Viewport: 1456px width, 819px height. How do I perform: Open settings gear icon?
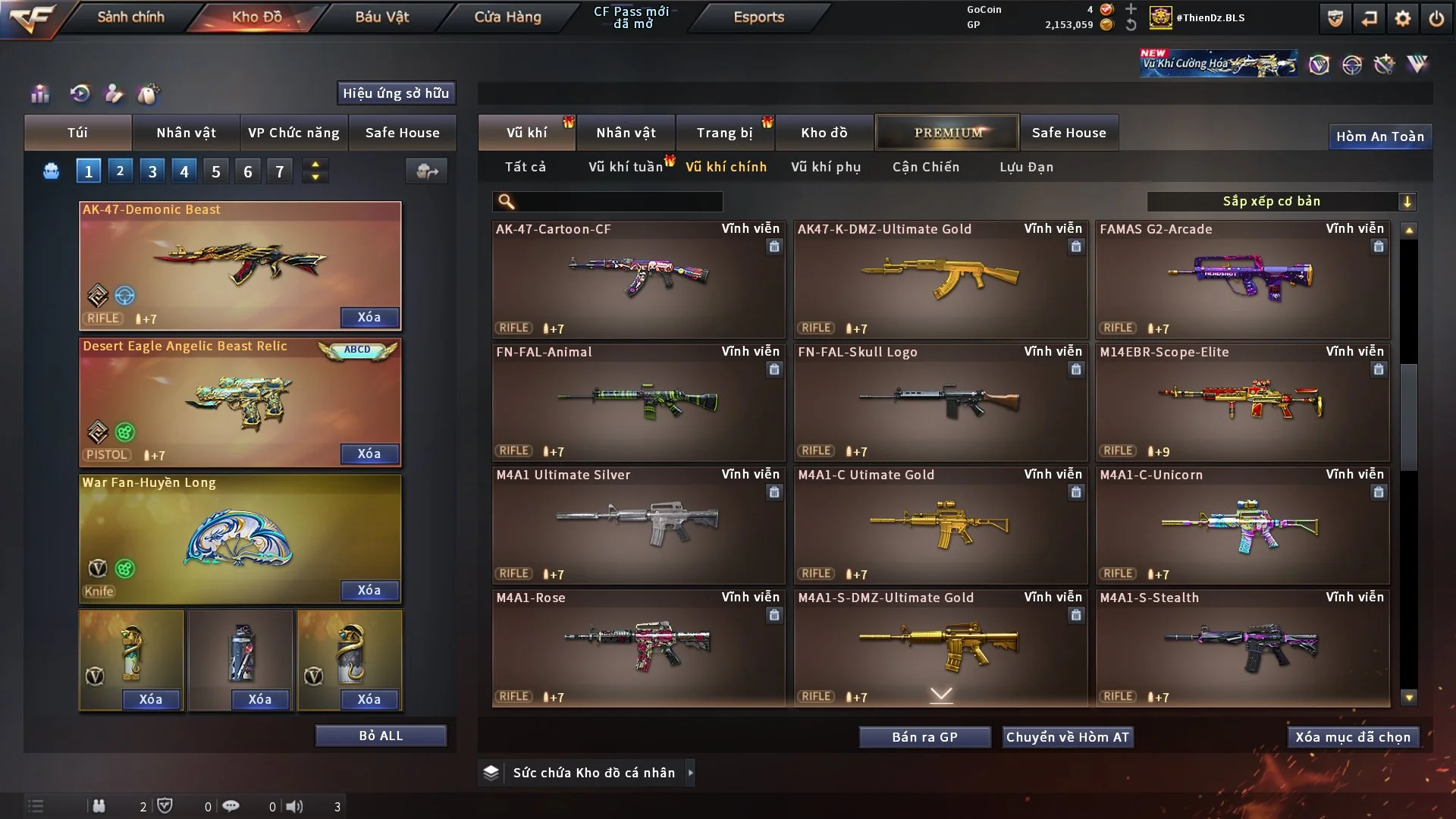coord(1402,18)
